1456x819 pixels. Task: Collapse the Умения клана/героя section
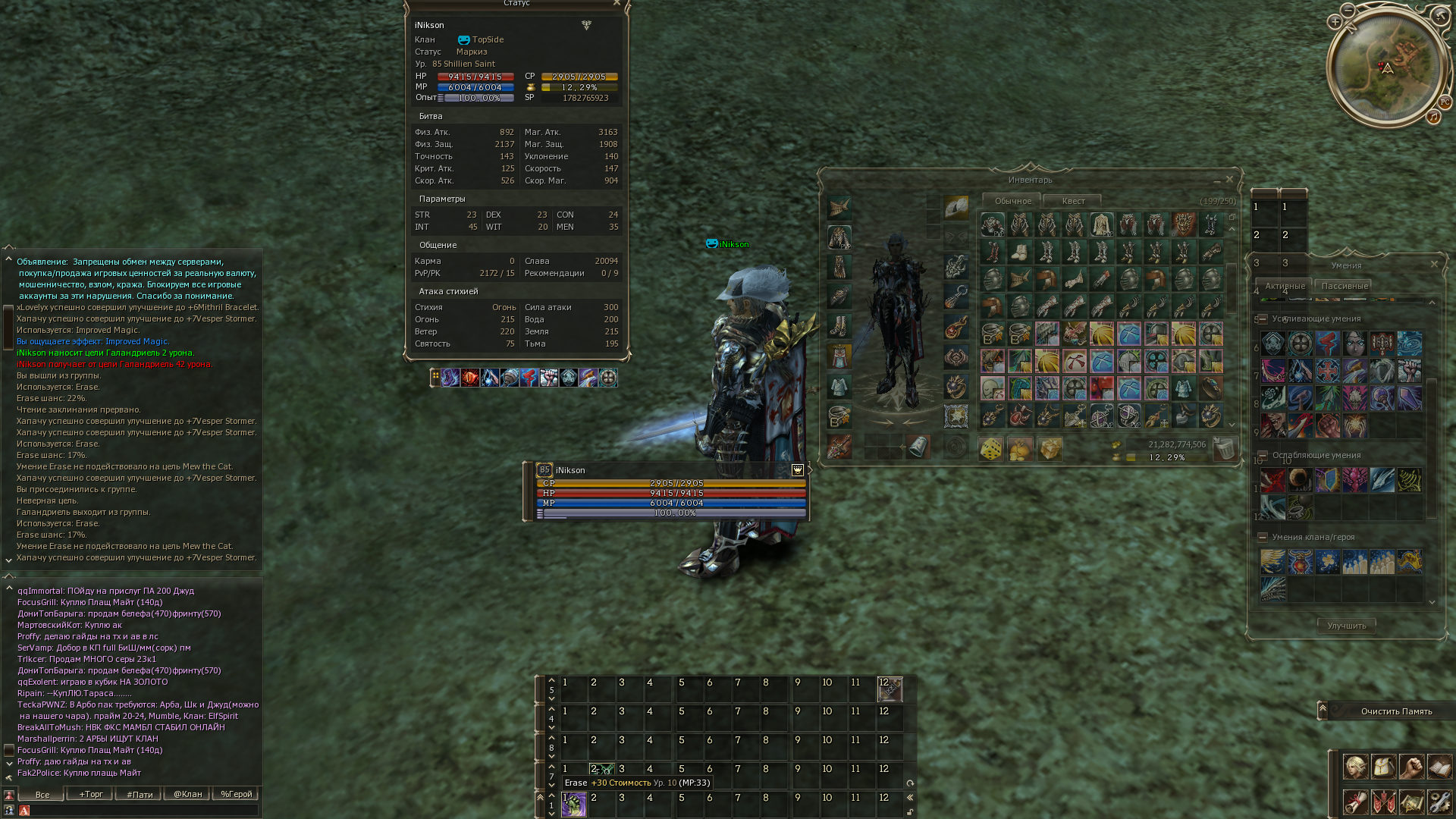coord(1262,538)
